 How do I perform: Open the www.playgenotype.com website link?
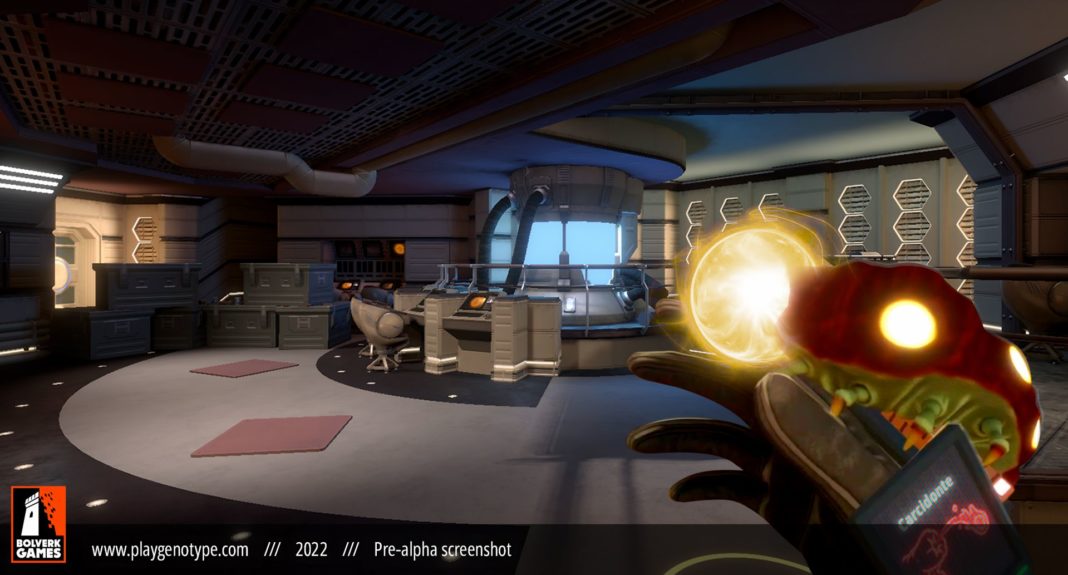[170, 549]
